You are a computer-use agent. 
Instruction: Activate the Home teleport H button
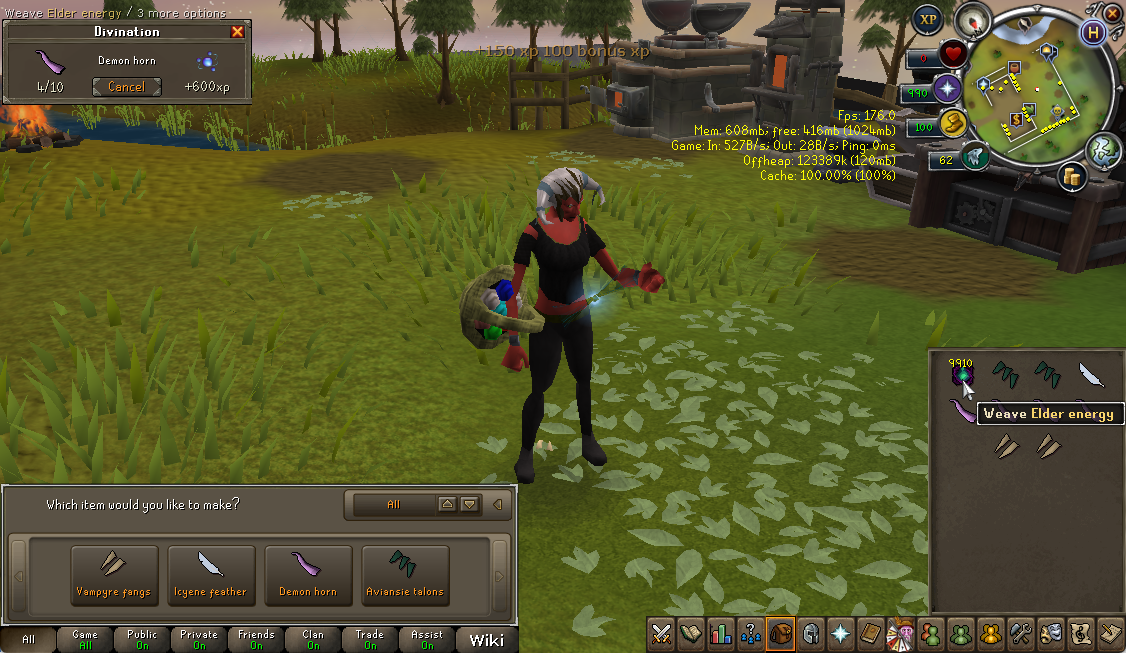pos(1094,31)
